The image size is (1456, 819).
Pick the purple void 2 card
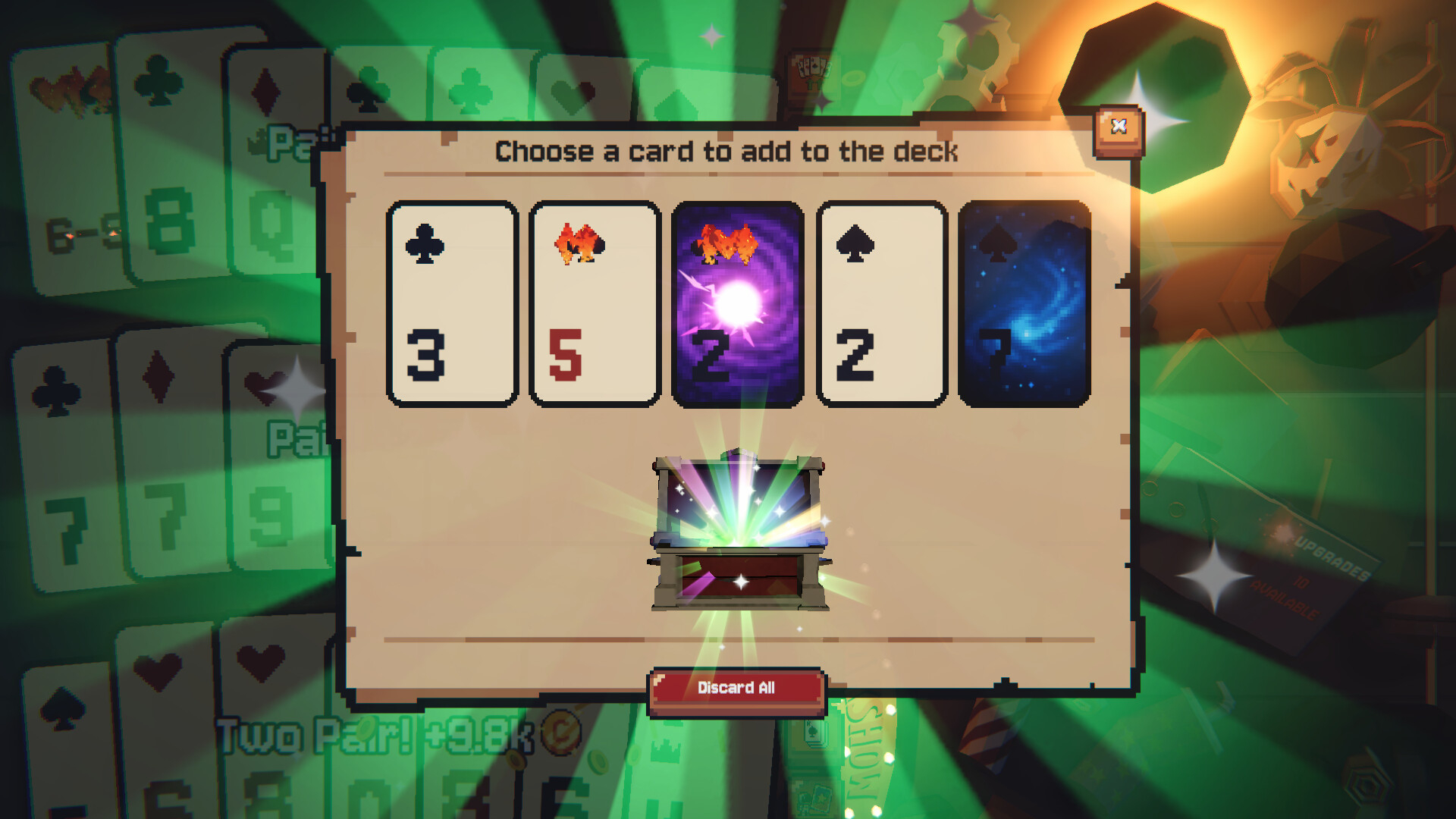(738, 302)
